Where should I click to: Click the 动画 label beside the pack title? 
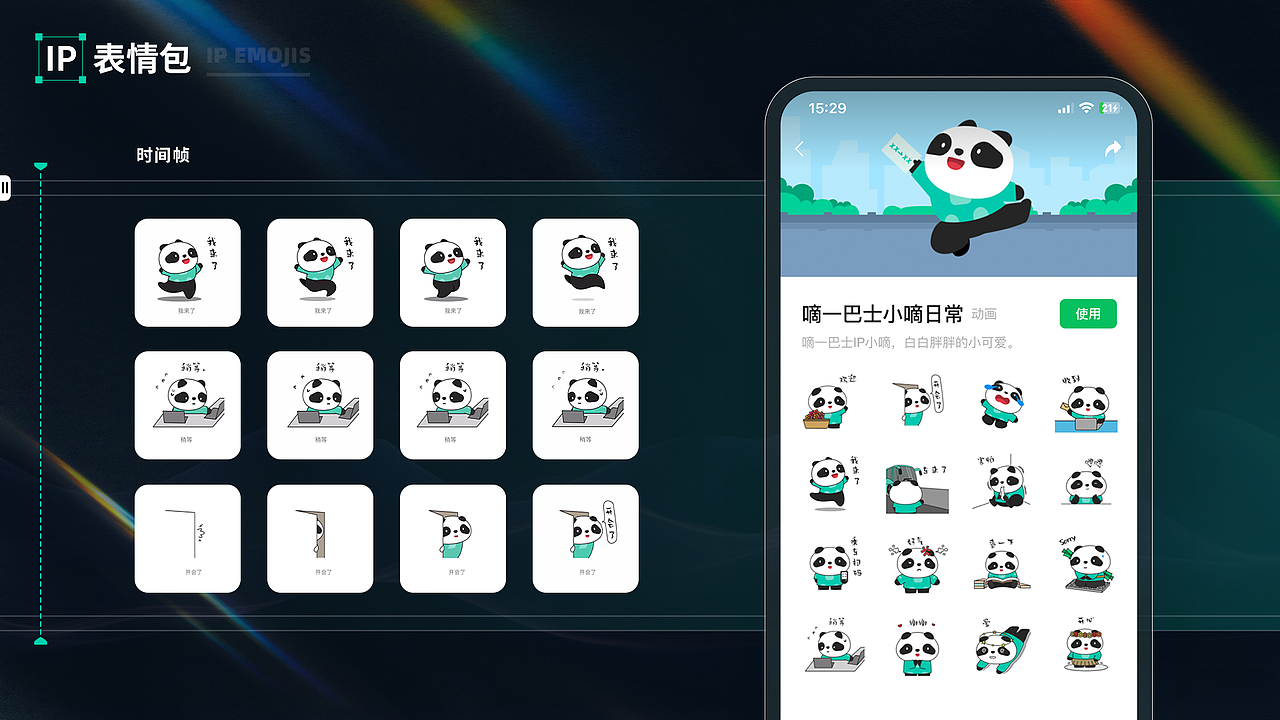985,313
